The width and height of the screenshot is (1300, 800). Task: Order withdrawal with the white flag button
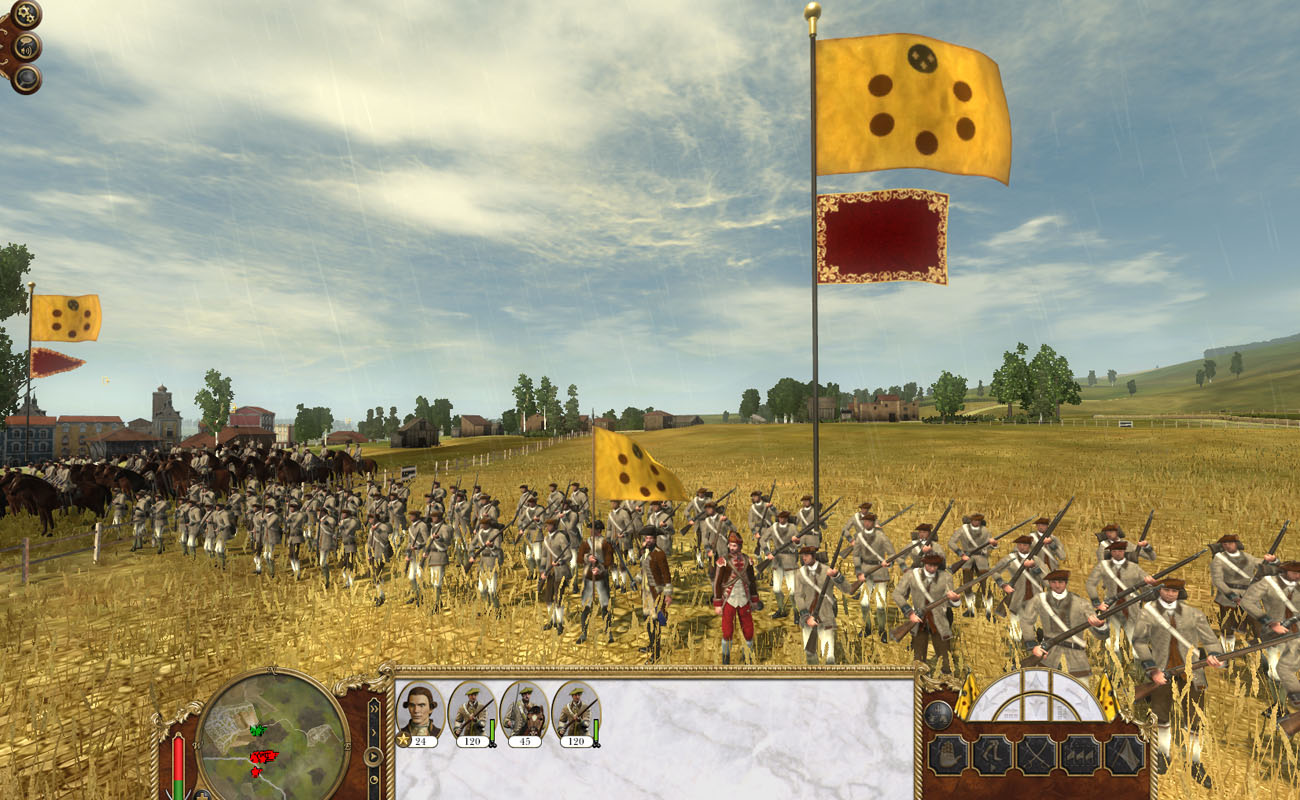click(1124, 754)
